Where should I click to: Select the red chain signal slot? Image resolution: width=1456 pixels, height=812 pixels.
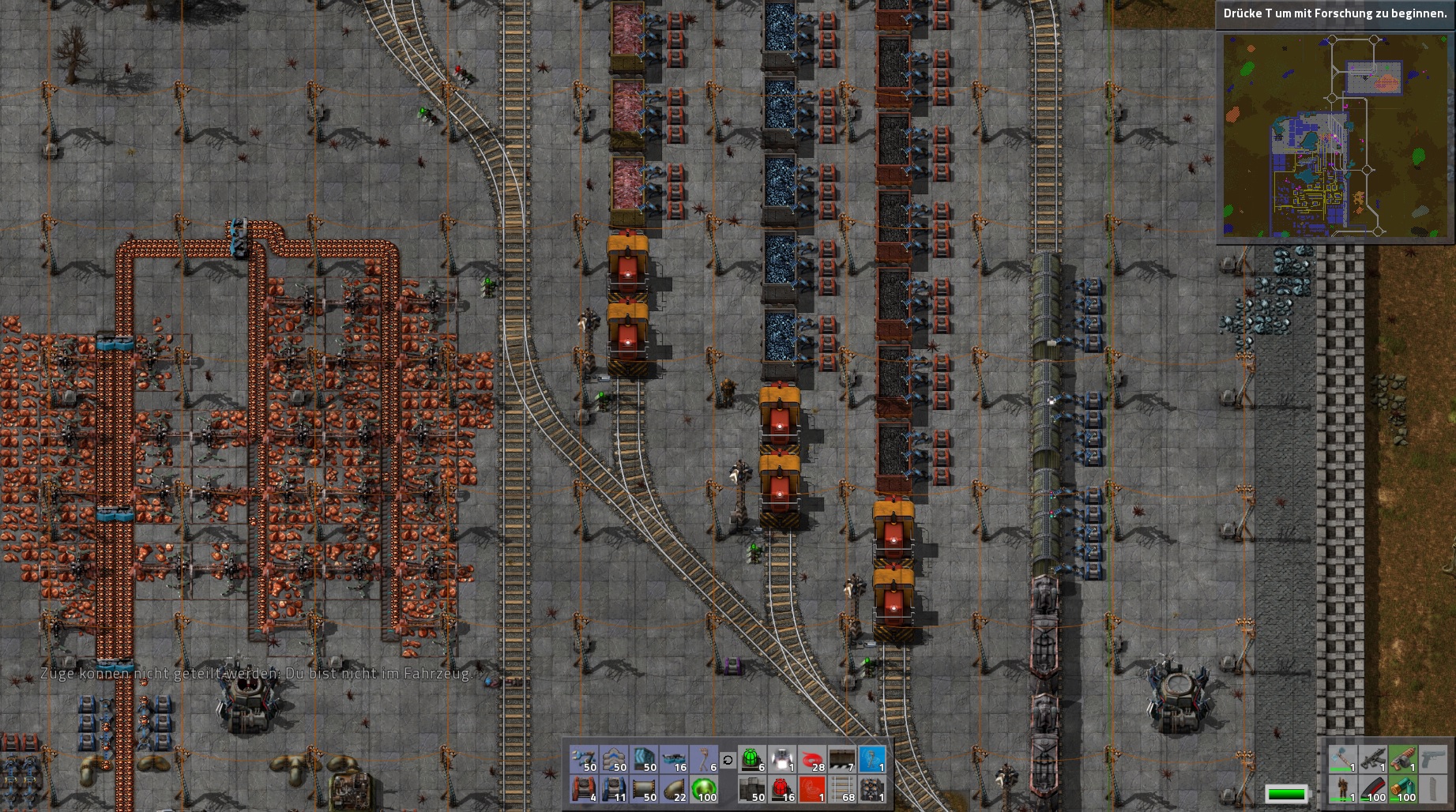coord(781,789)
